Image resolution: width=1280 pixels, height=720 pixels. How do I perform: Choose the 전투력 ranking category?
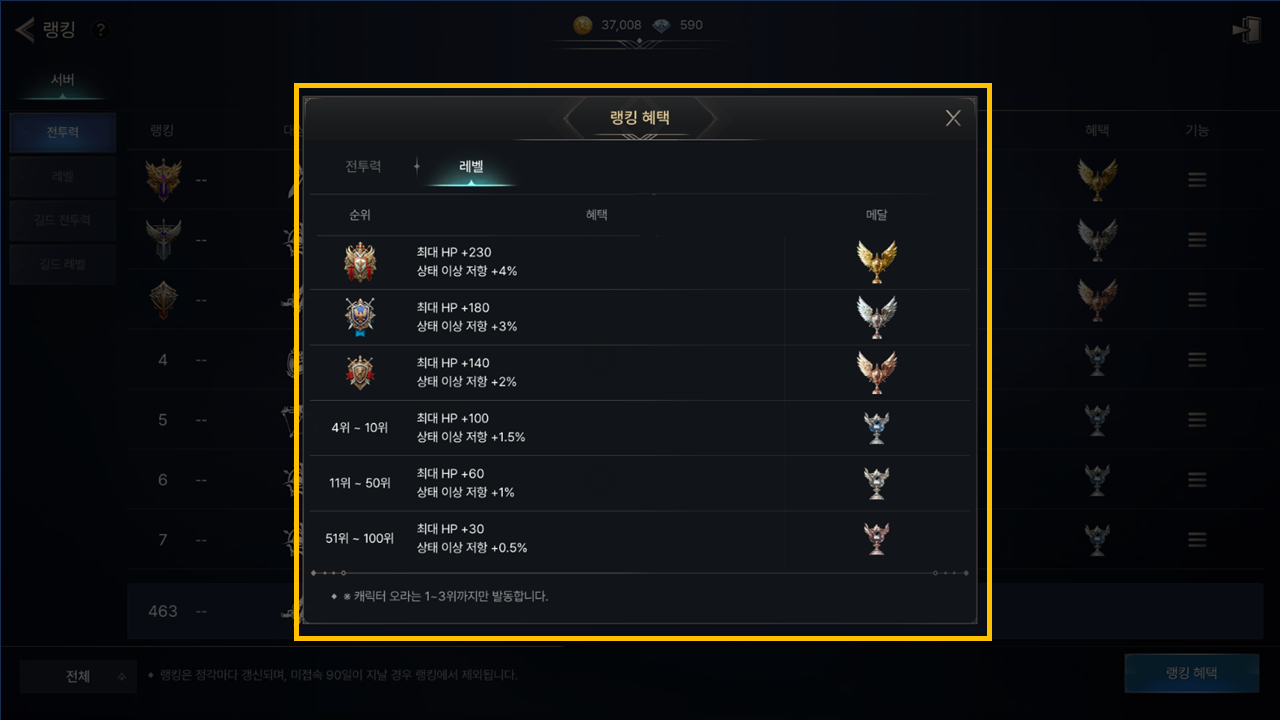tap(62, 132)
